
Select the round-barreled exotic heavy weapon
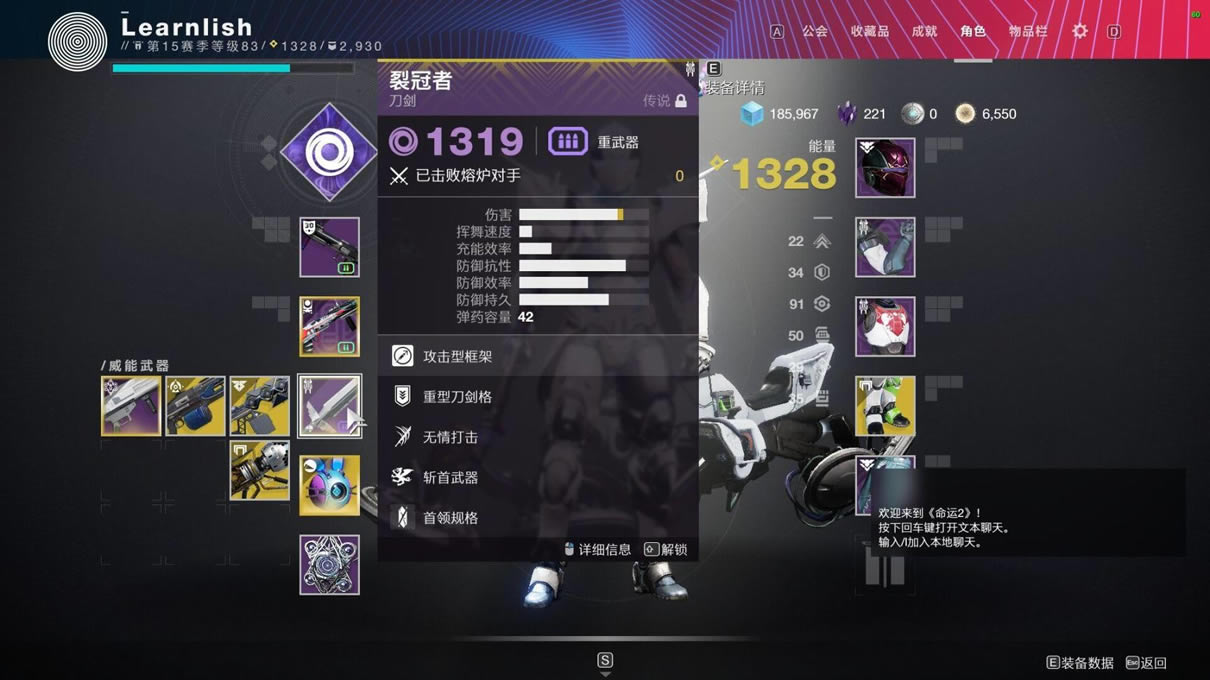(259, 470)
